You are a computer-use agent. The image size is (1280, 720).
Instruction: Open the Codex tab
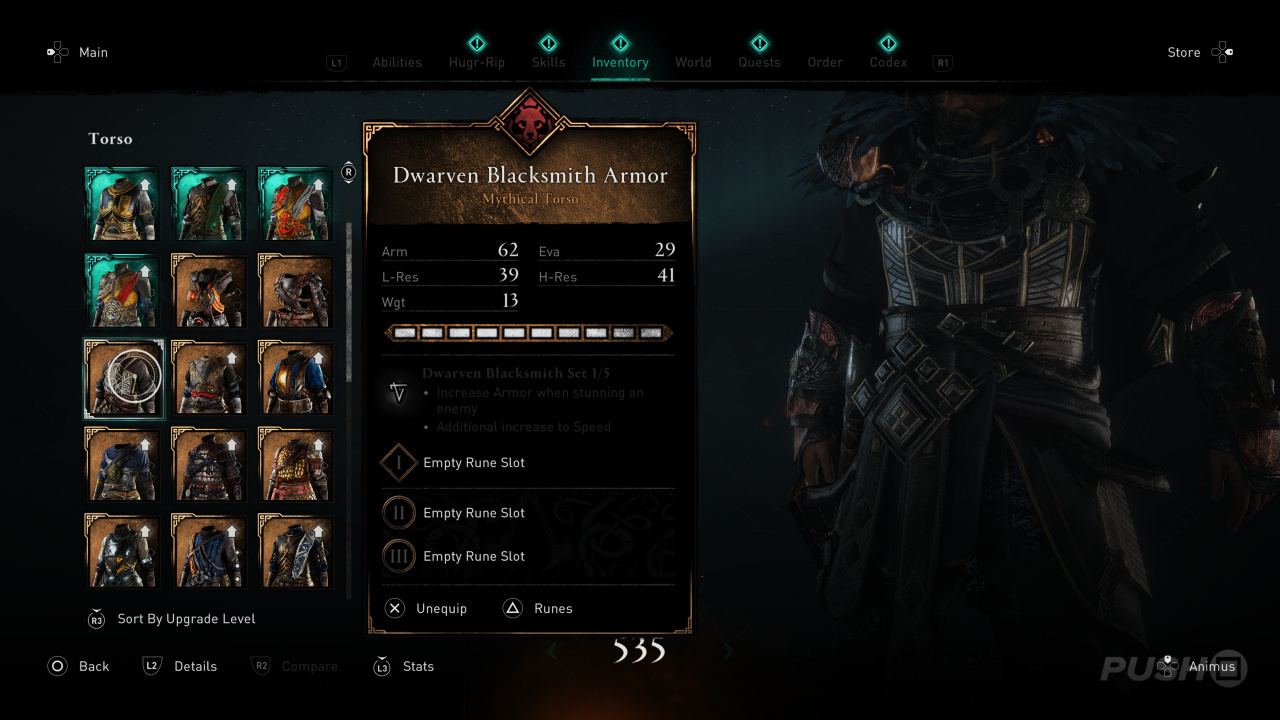(888, 62)
